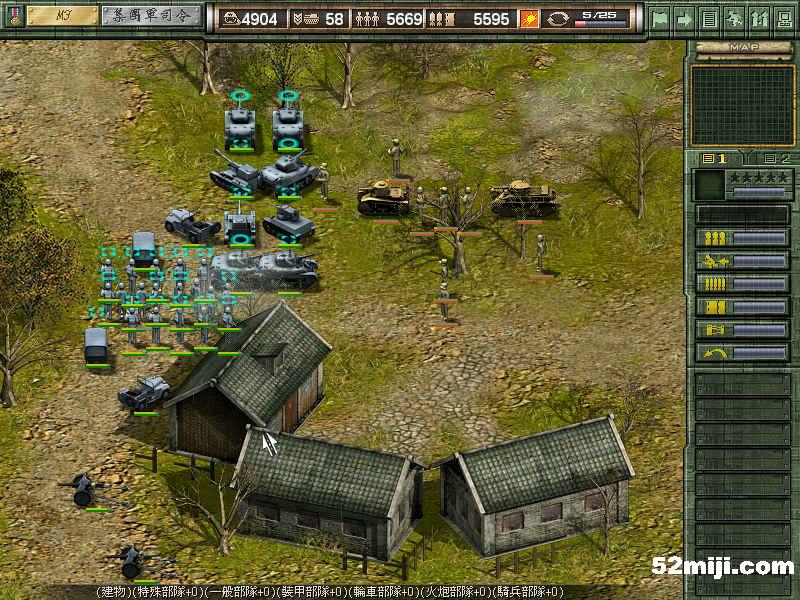800x600 pixels.
Task: Click the flag icon in top toolbar
Action: coord(659,18)
